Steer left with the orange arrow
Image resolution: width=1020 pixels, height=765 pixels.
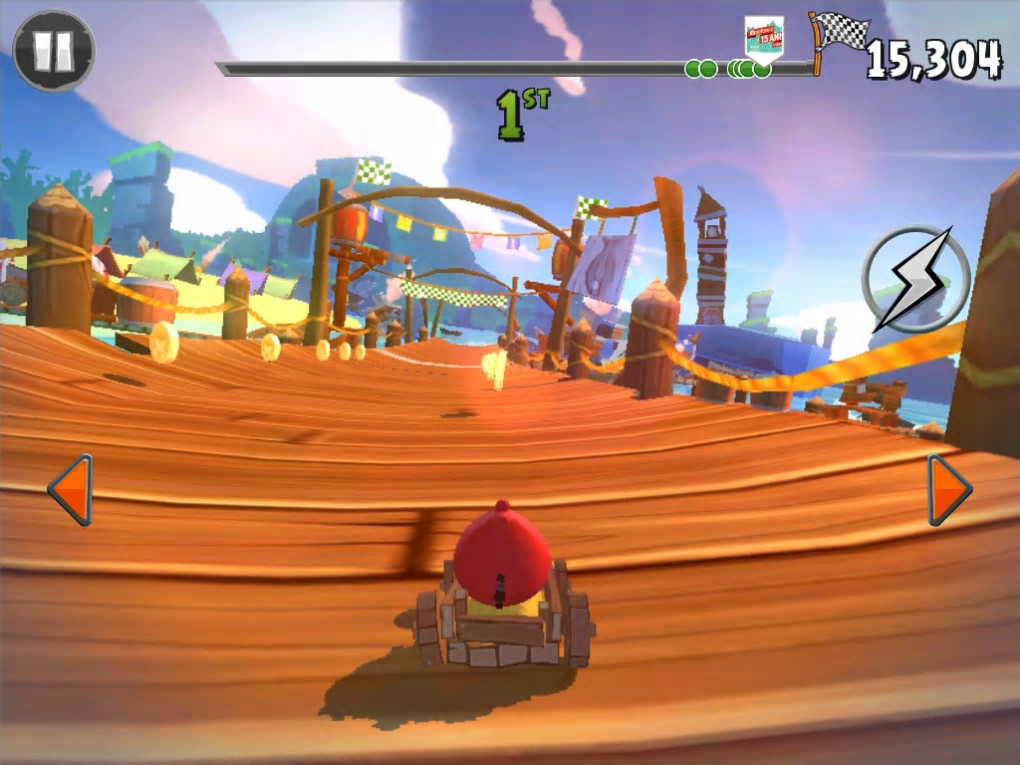pyautogui.click(x=71, y=489)
